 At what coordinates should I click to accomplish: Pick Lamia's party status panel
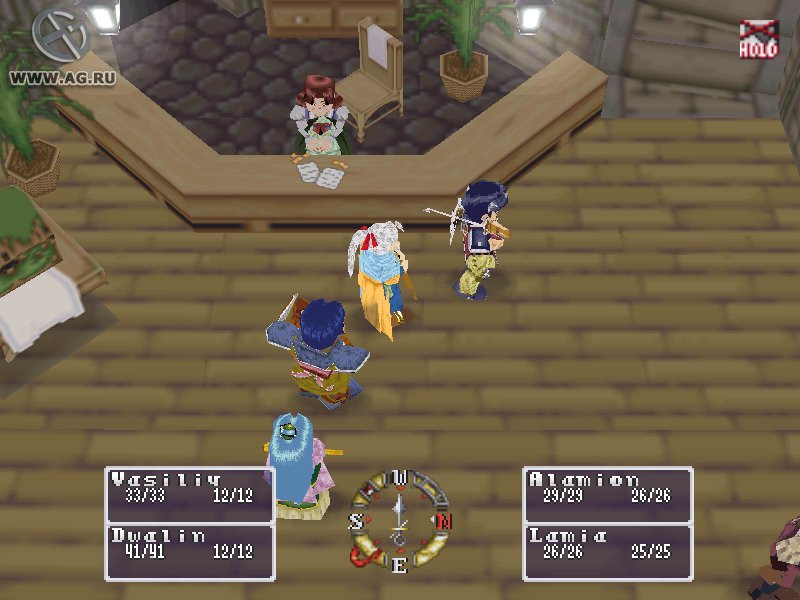608,551
